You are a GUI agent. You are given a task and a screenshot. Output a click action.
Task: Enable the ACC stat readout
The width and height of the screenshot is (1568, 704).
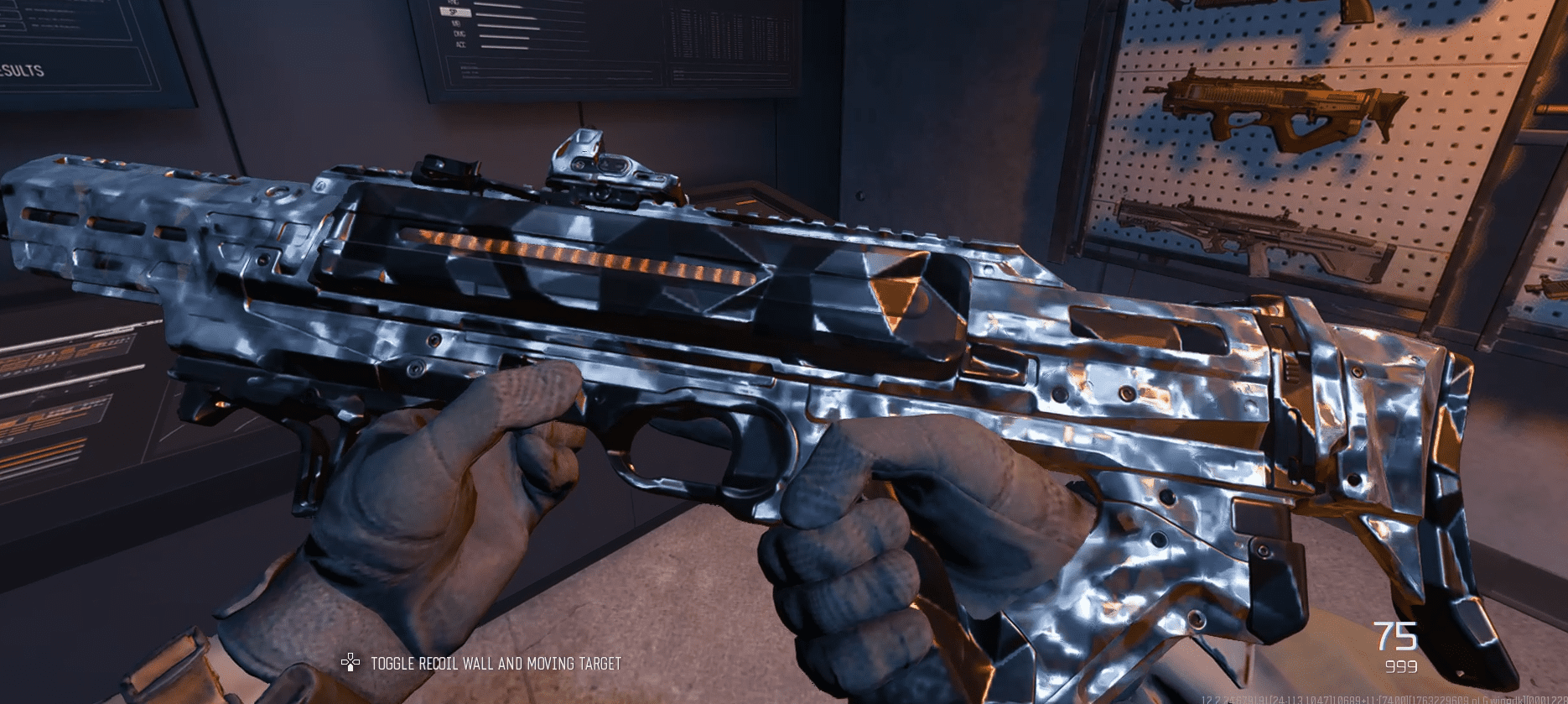tap(461, 44)
